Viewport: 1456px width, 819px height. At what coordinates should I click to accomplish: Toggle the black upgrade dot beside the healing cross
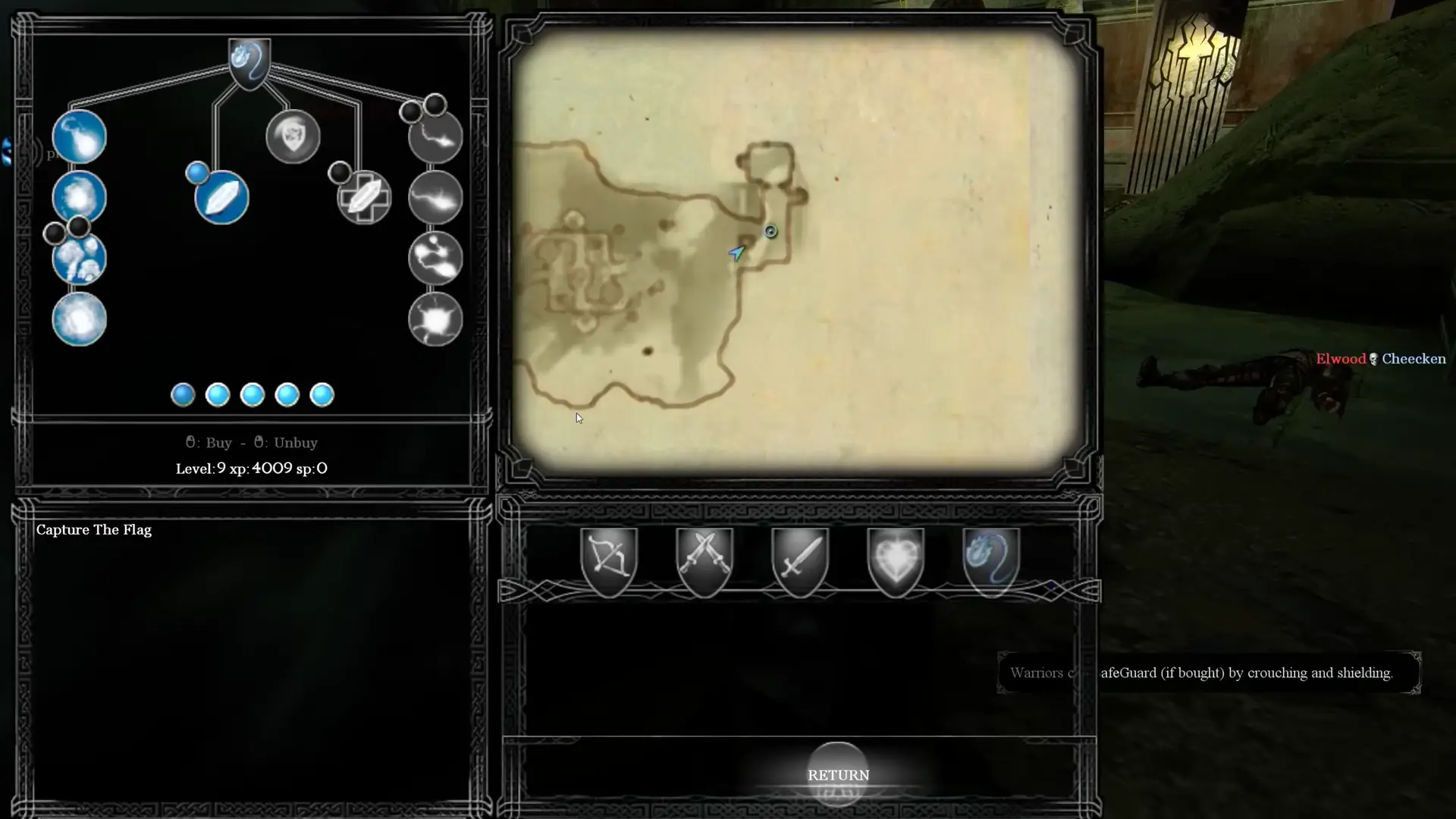(x=340, y=172)
